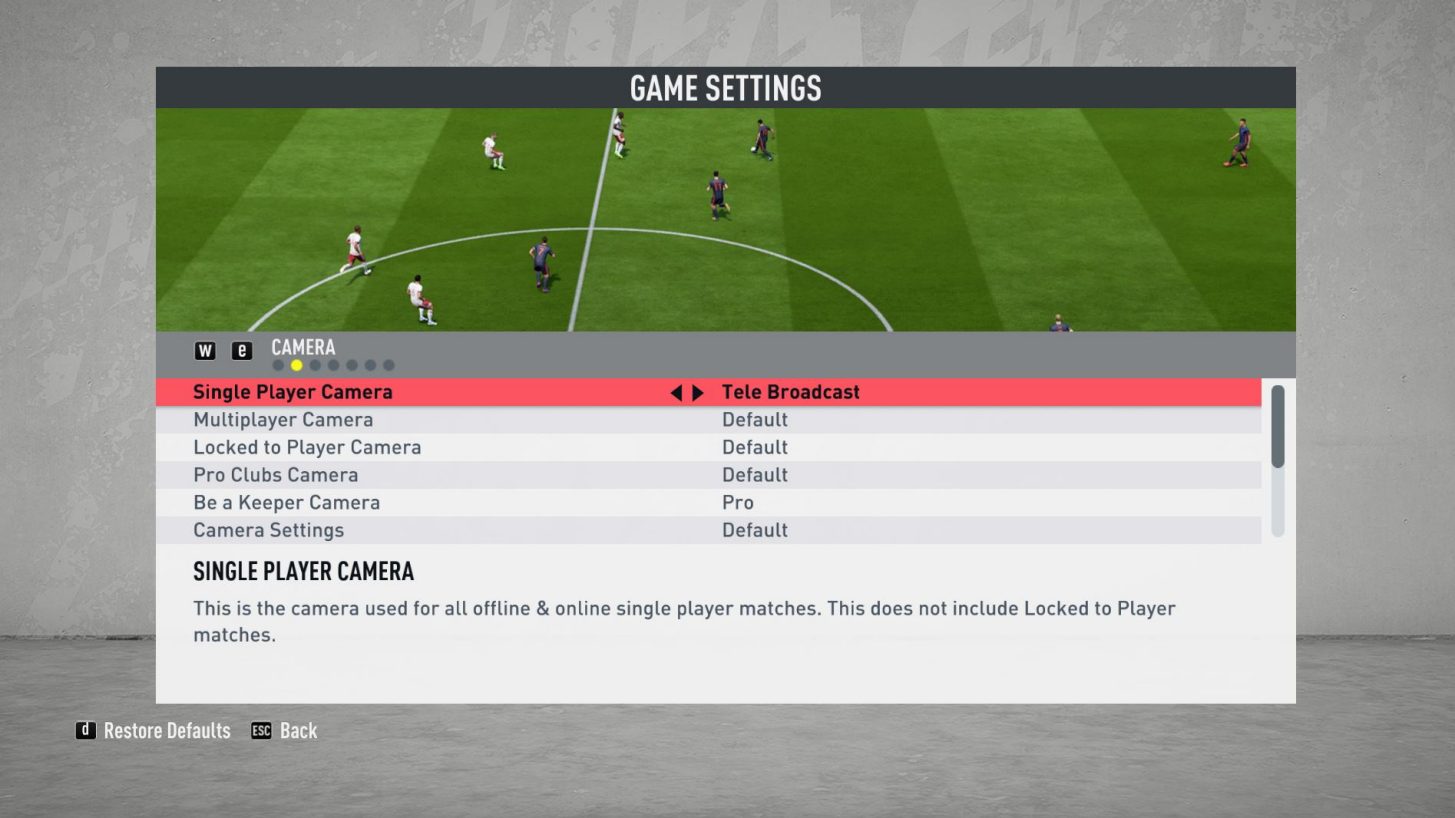Image resolution: width=1455 pixels, height=818 pixels.
Task: Select the Pro Clubs Camera row
Action: click(400, 474)
